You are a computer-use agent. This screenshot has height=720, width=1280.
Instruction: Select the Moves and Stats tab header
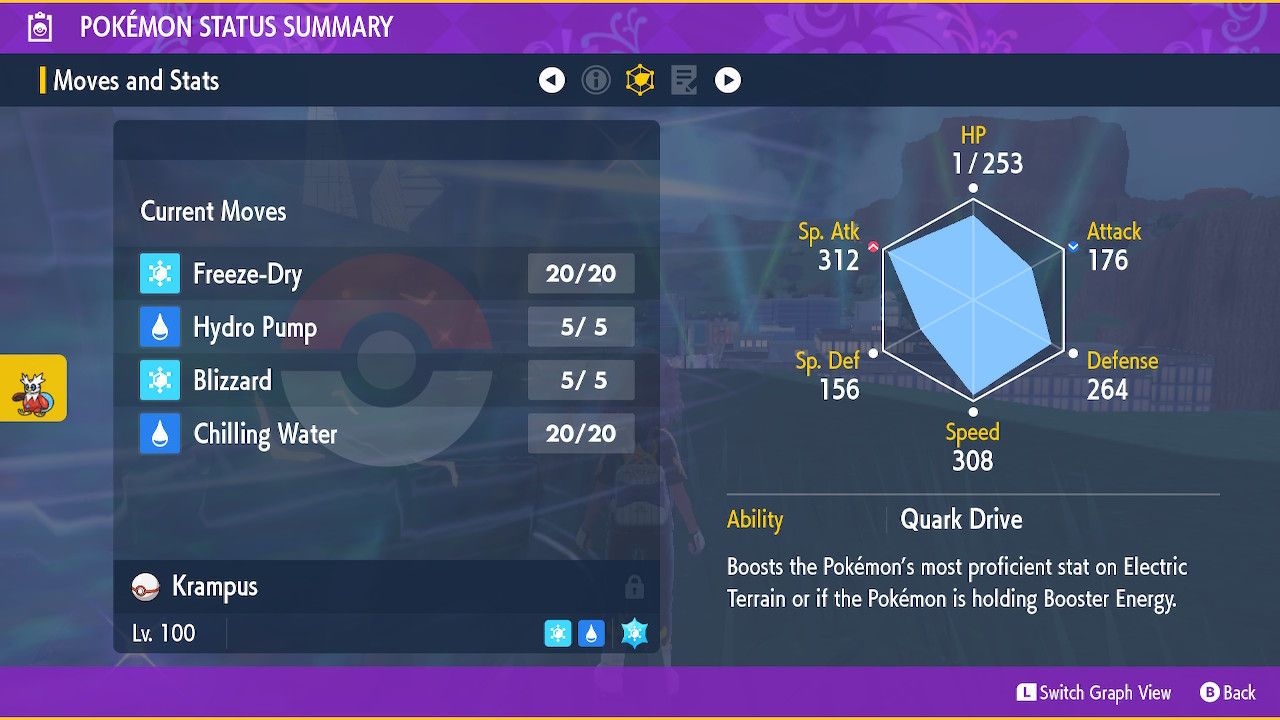136,81
